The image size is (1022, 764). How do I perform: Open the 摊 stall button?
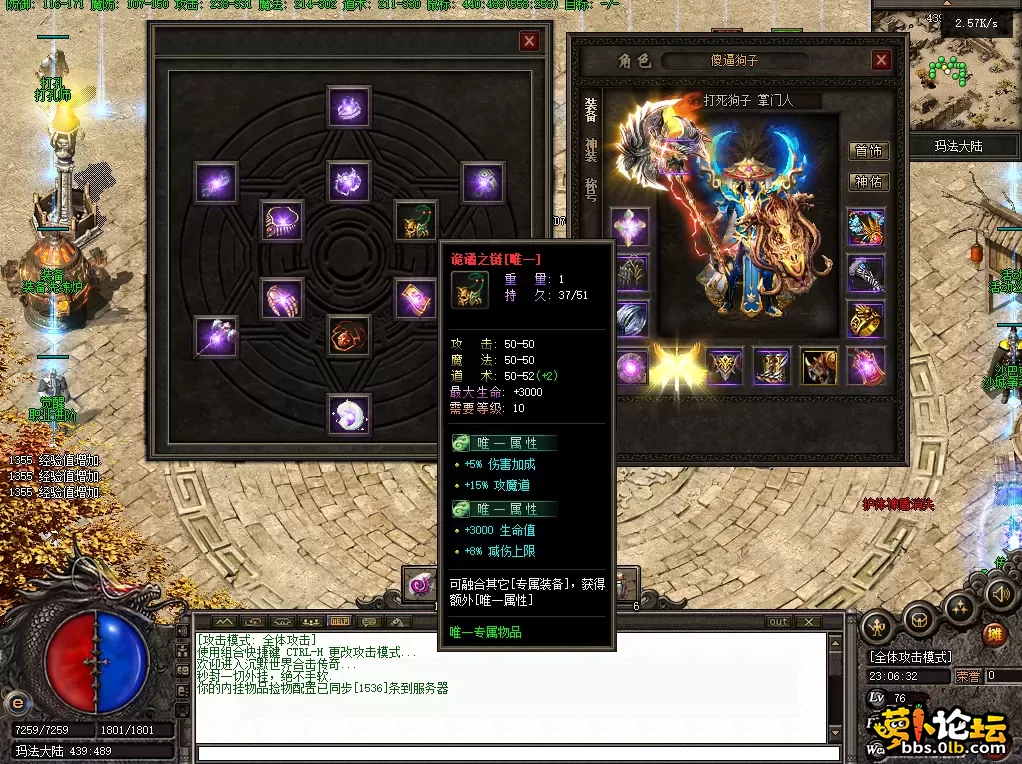pos(994,633)
